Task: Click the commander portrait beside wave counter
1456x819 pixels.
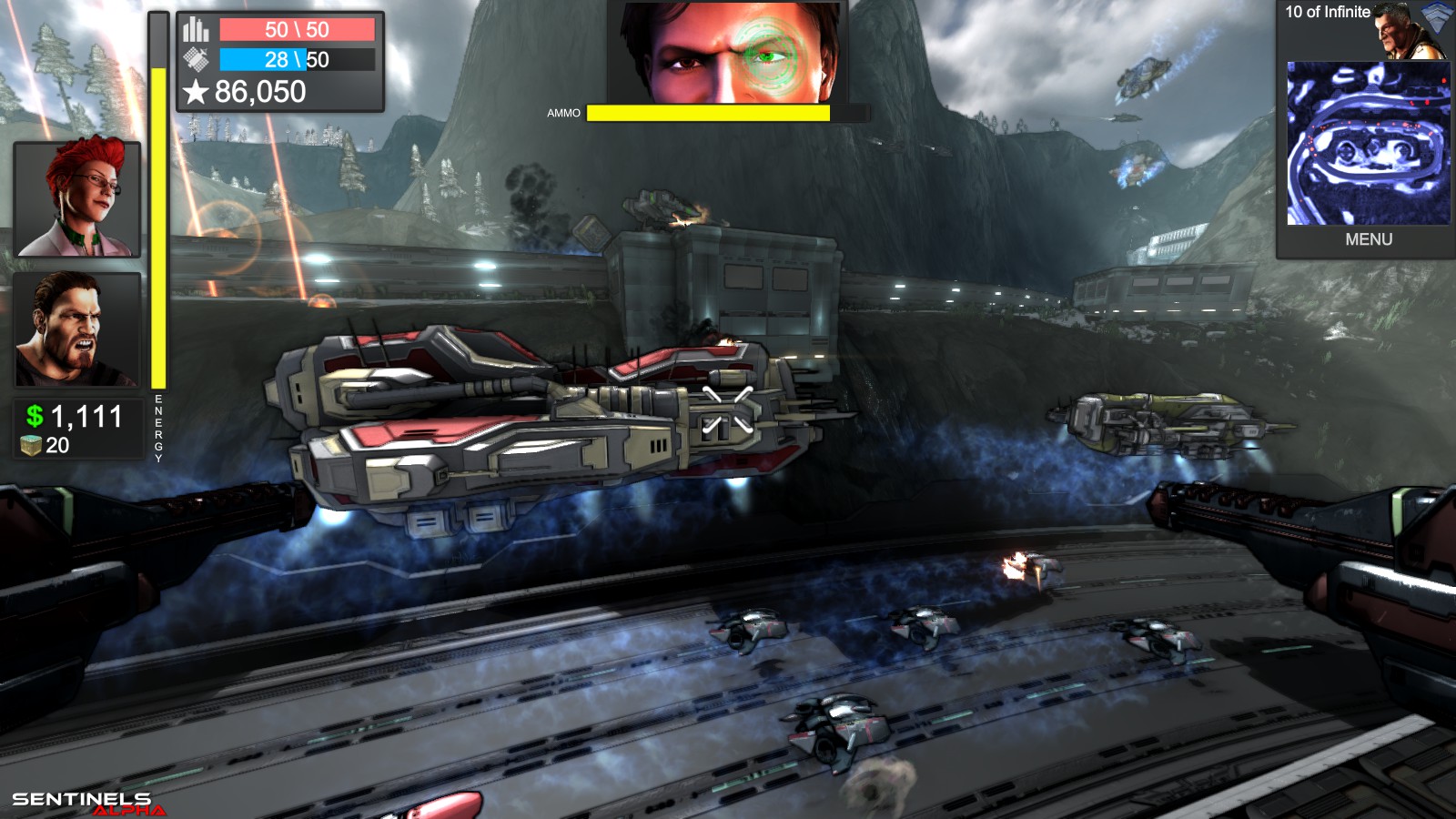Action: pos(1409,31)
